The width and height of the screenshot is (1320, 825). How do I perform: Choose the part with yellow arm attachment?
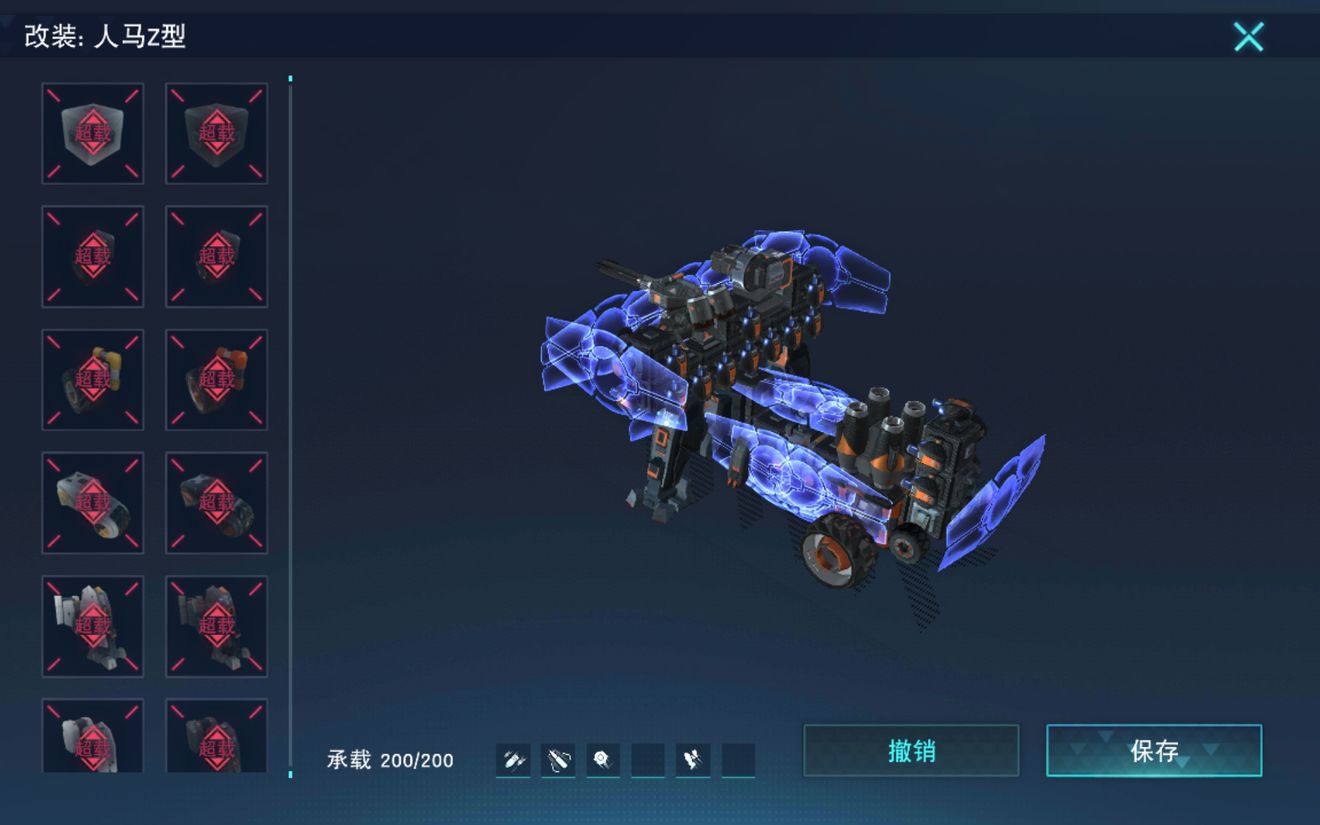(93, 379)
